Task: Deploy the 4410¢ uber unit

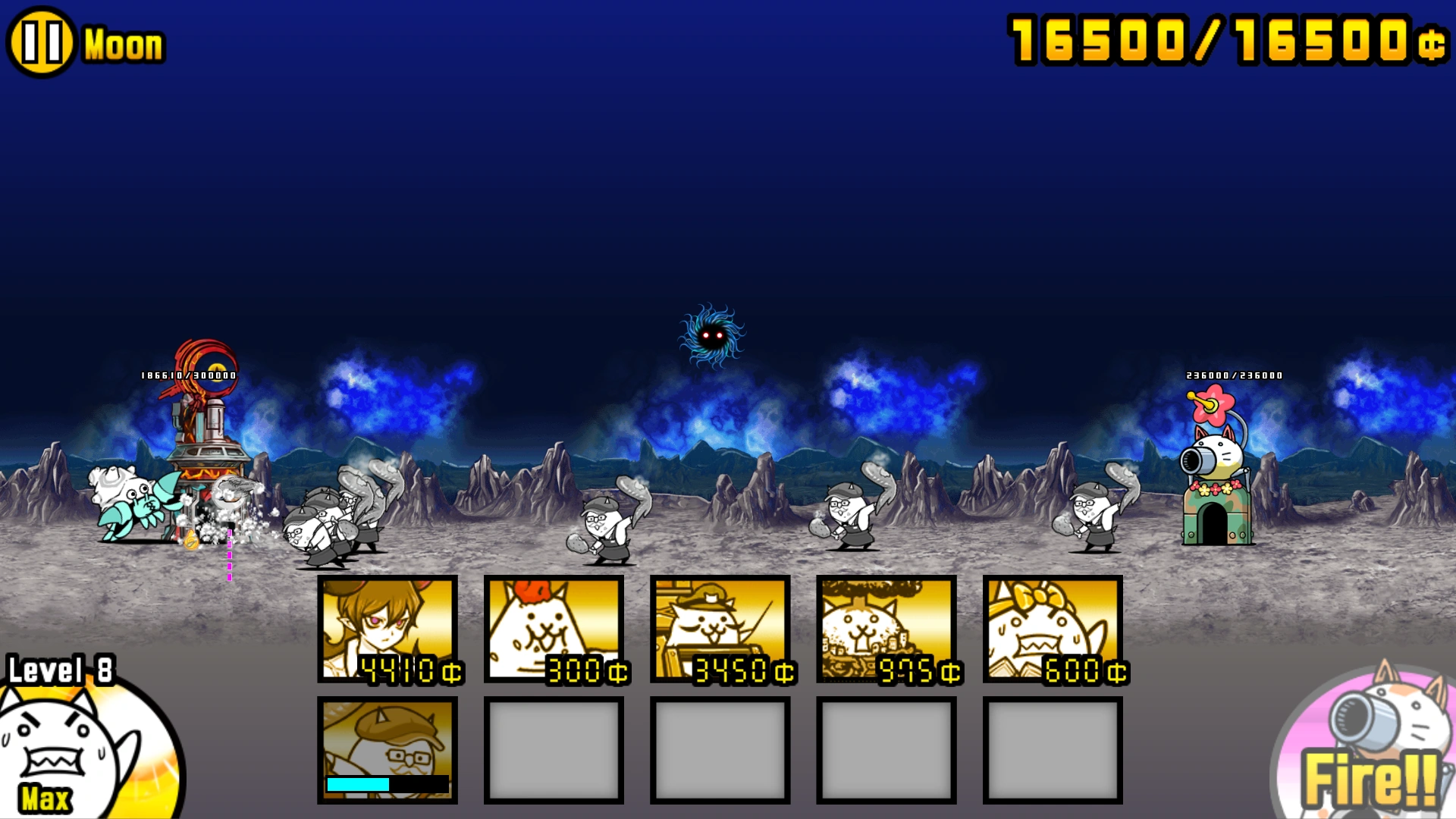Action: click(387, 629)
